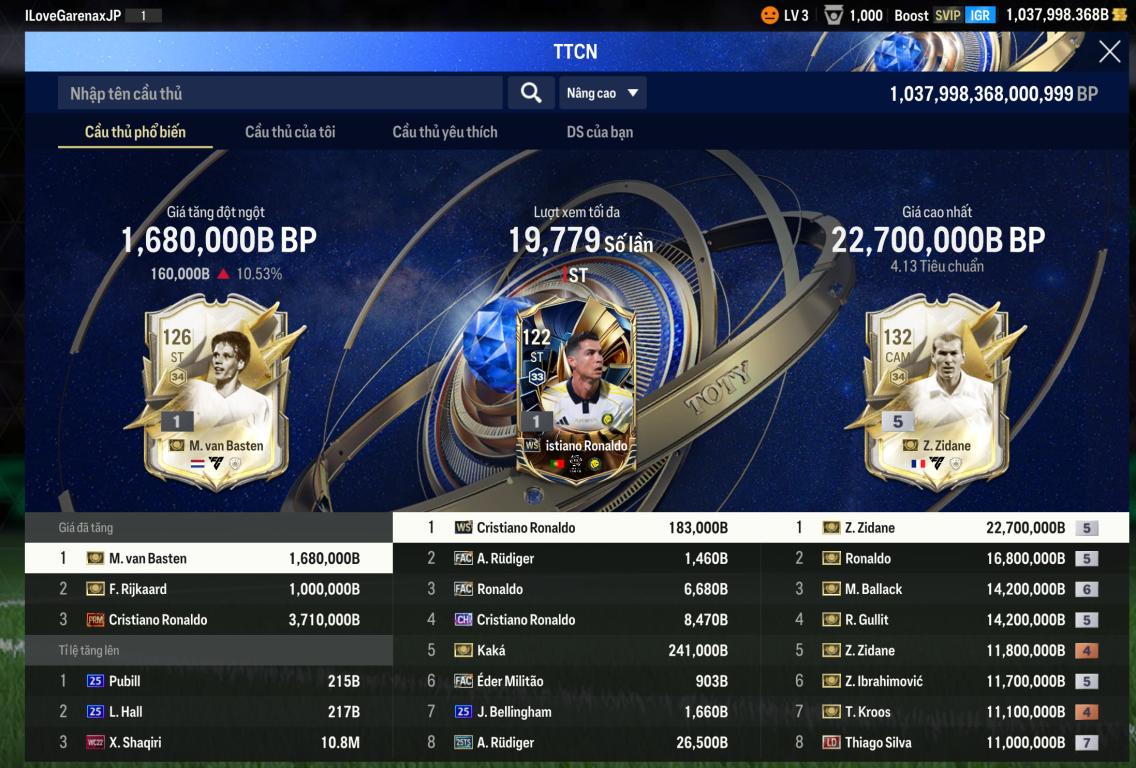
Task: Open the Z. Zidane 132 CAM card
Action: tap(936, 390)
